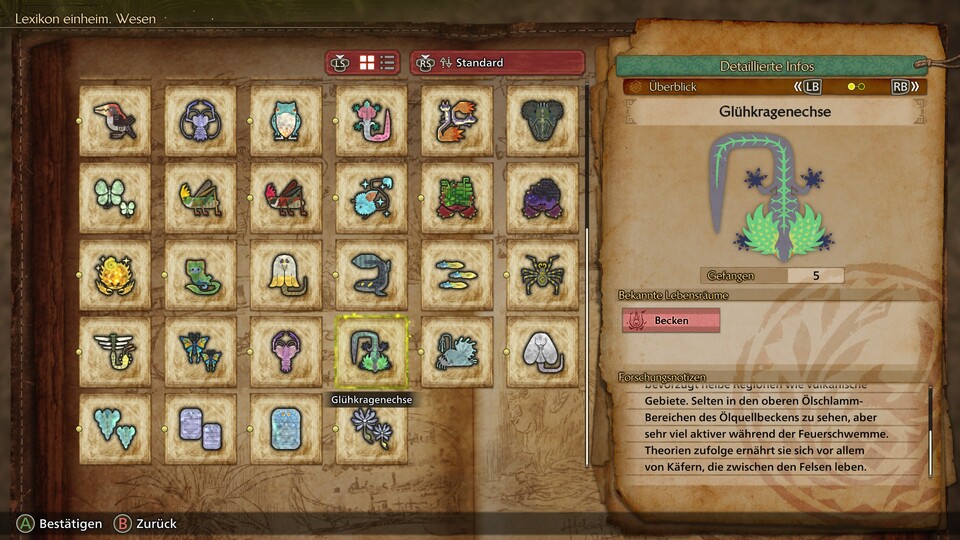
Task: Pick the pale green butterflies tile
Action: tap(115, 197)
